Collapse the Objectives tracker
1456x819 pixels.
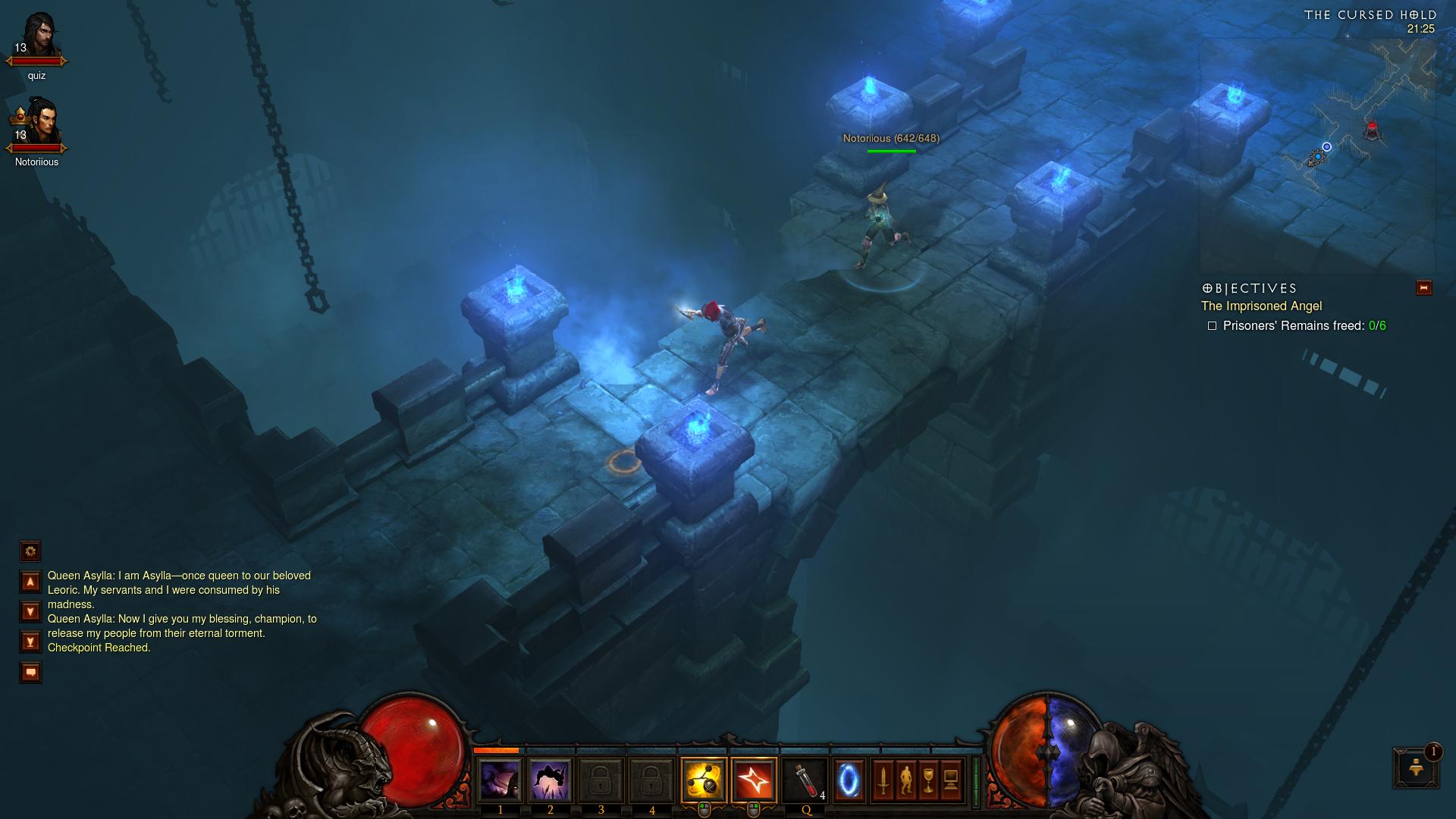point(1423,288)
